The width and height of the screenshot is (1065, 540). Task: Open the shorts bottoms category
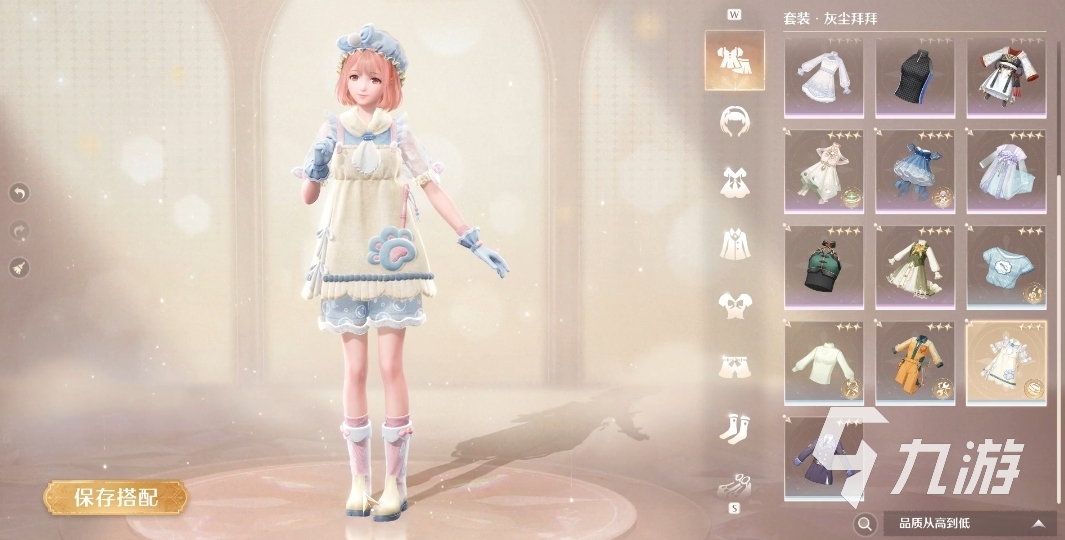(734, 366)
